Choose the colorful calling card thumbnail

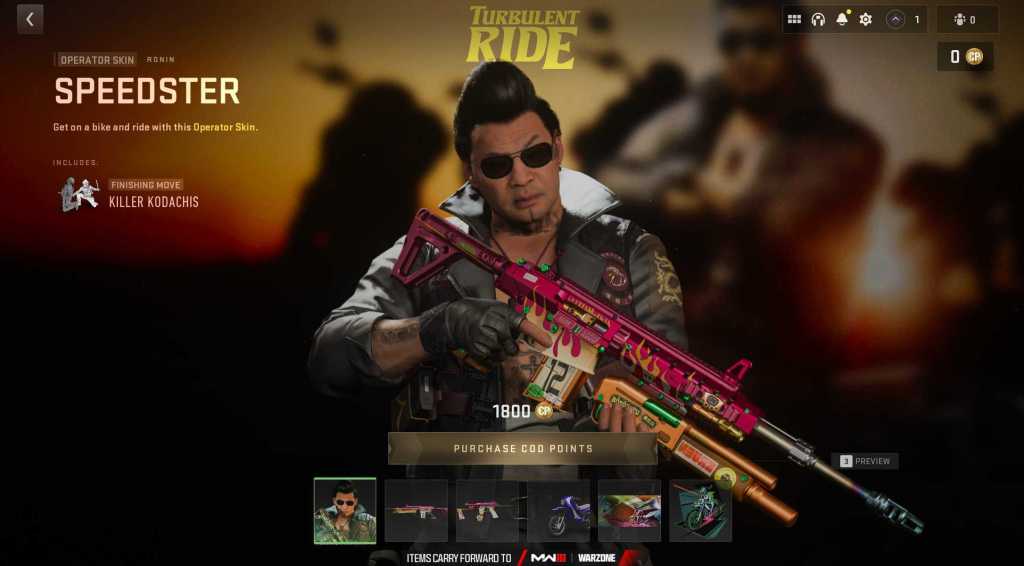point(629,511)
